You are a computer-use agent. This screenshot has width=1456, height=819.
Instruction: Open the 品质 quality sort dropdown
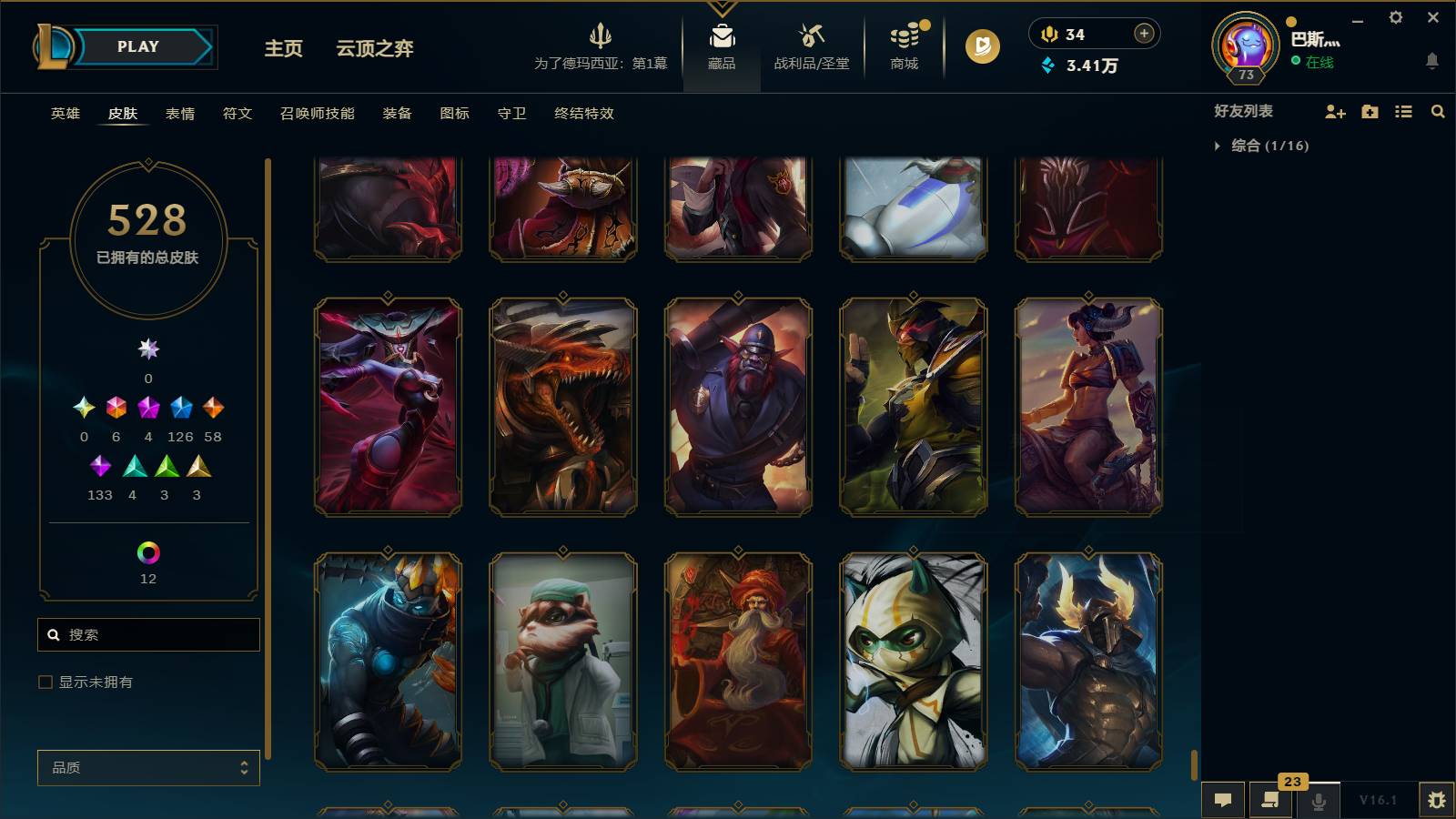(x=147, y=768)
